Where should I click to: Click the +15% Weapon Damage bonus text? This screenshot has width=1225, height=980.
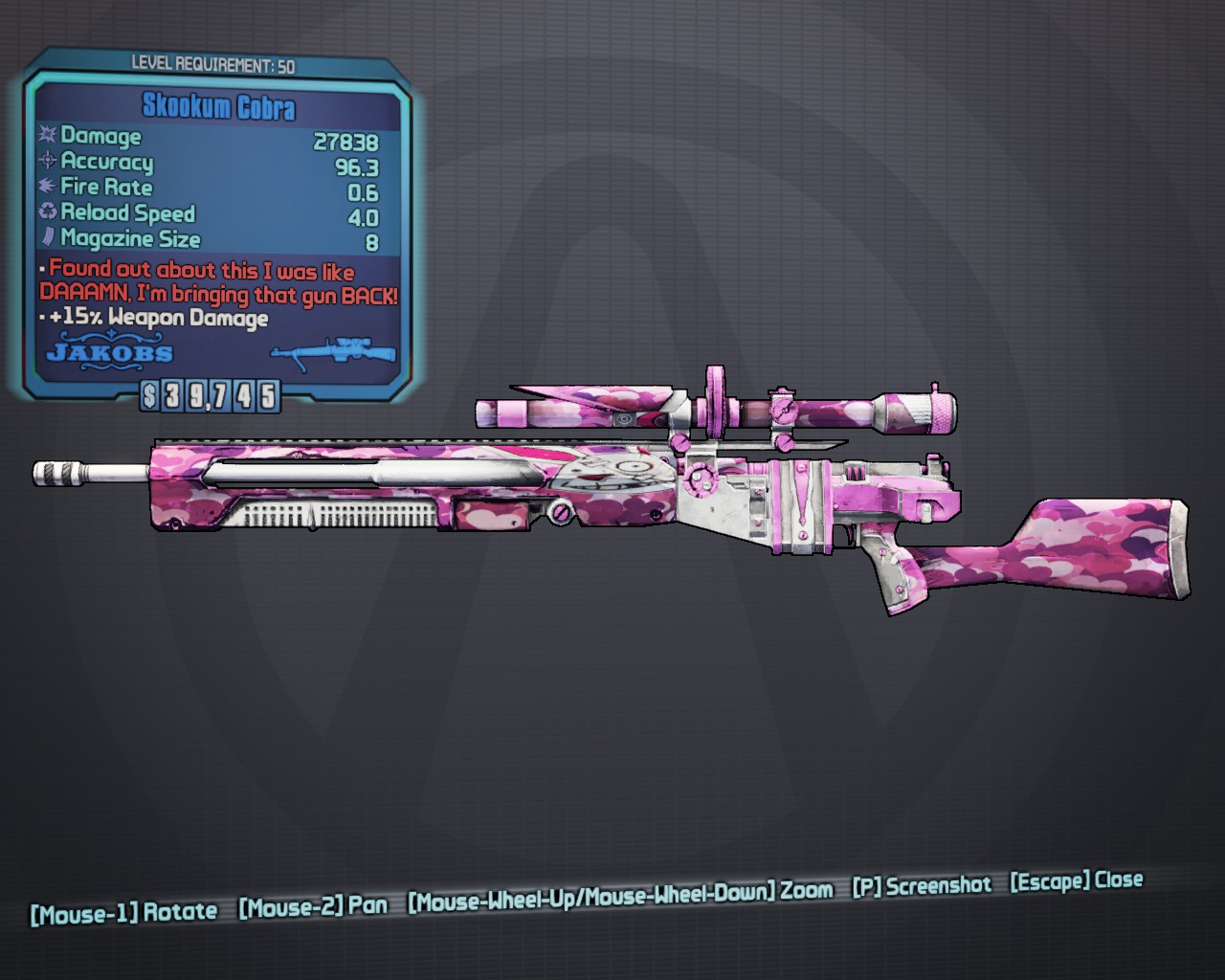pos(159,318)
